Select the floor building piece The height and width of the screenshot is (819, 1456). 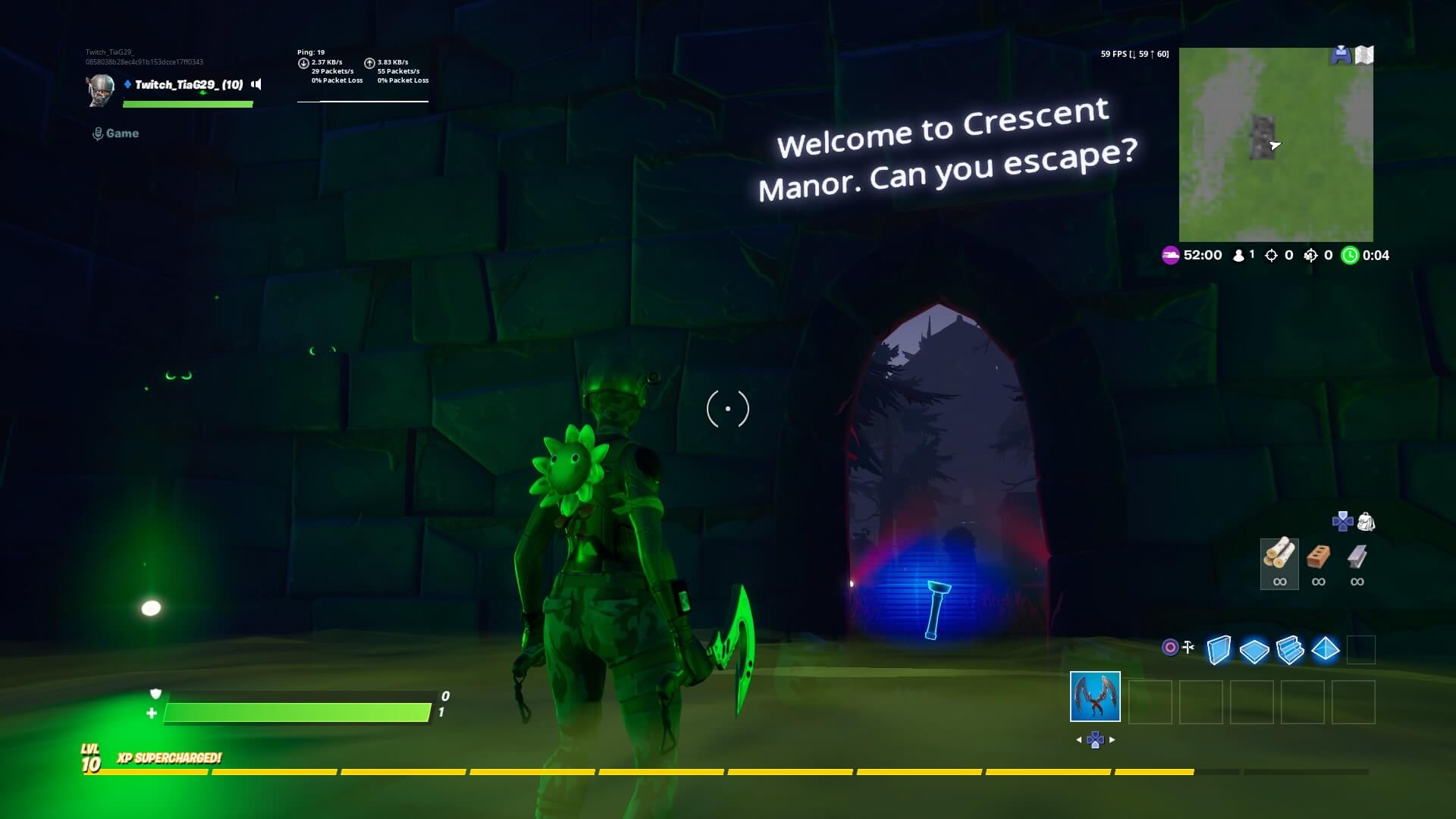pyautogui.click(x=1254, y=650)
